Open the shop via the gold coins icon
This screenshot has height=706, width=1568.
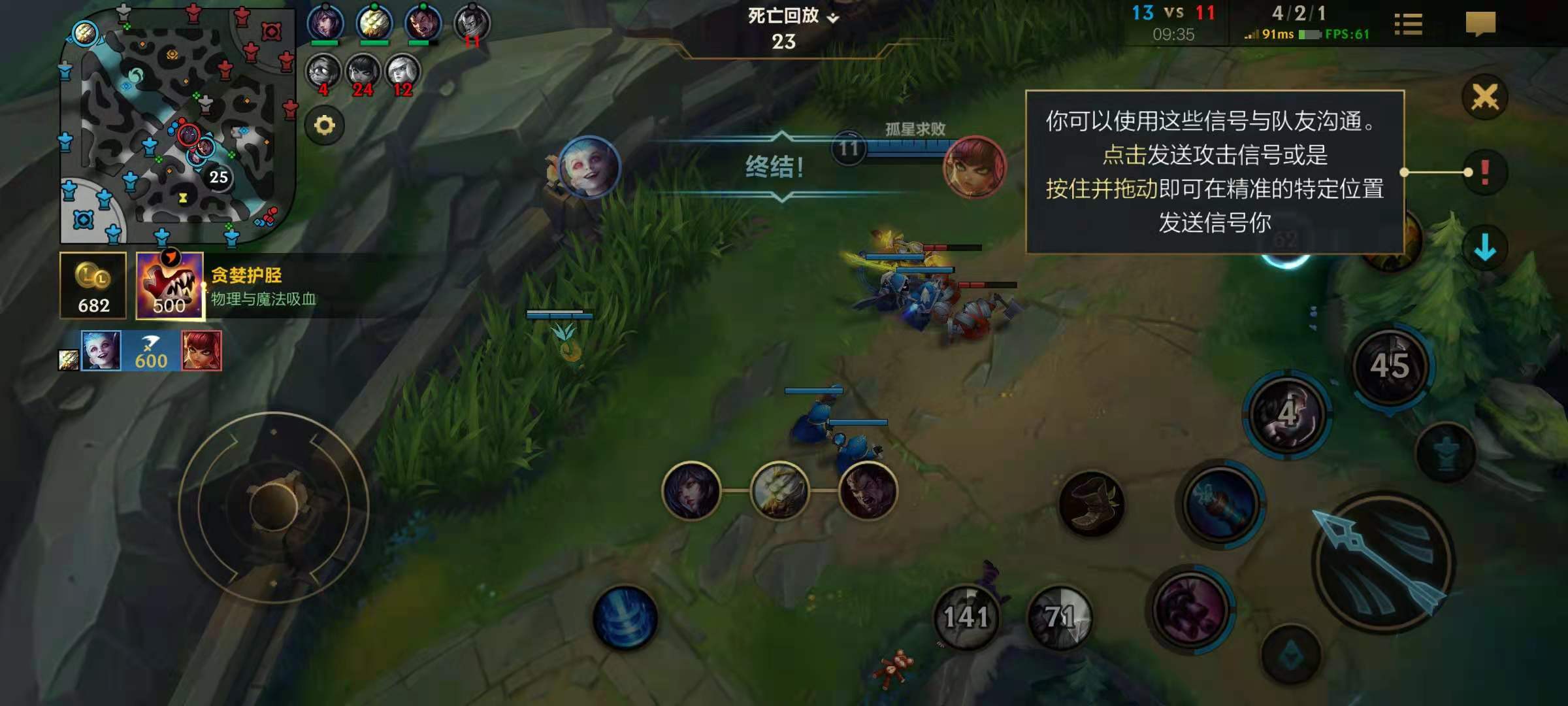[x=93, y=286]
